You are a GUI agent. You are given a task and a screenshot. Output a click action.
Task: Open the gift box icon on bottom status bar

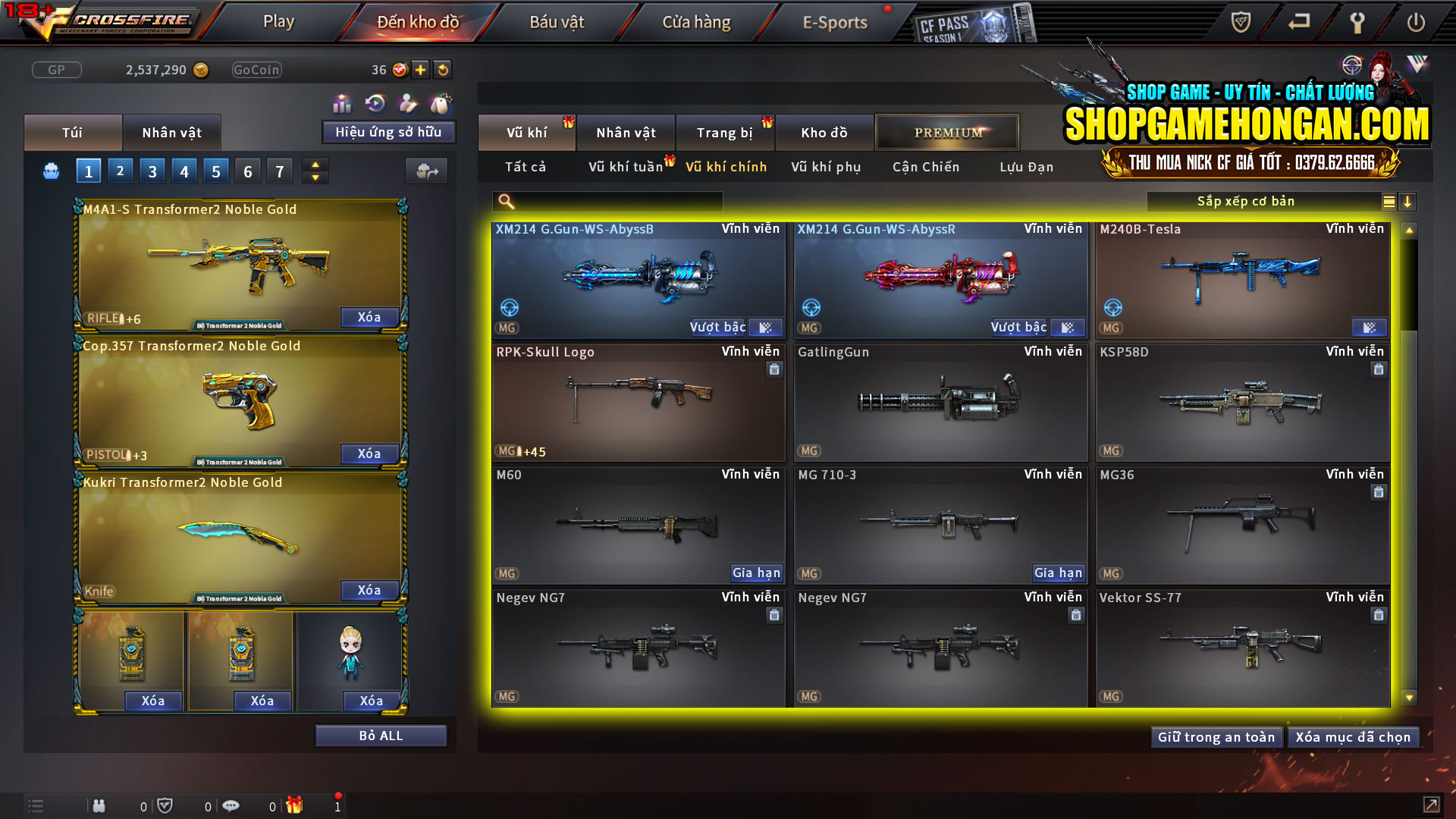tap(296, 805)
